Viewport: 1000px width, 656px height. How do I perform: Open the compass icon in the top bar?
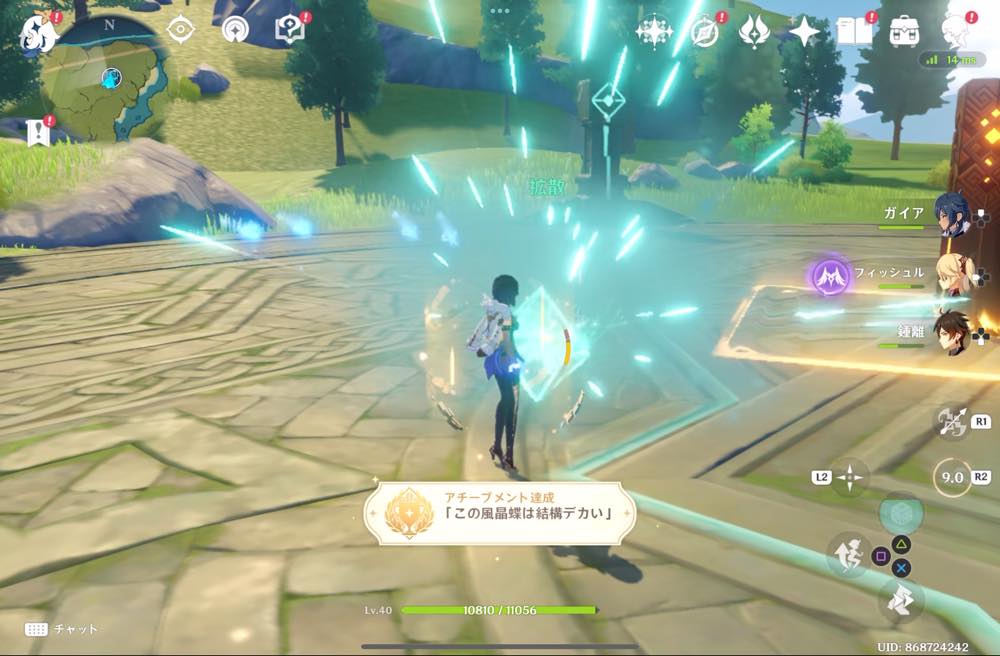coord(704,32)
